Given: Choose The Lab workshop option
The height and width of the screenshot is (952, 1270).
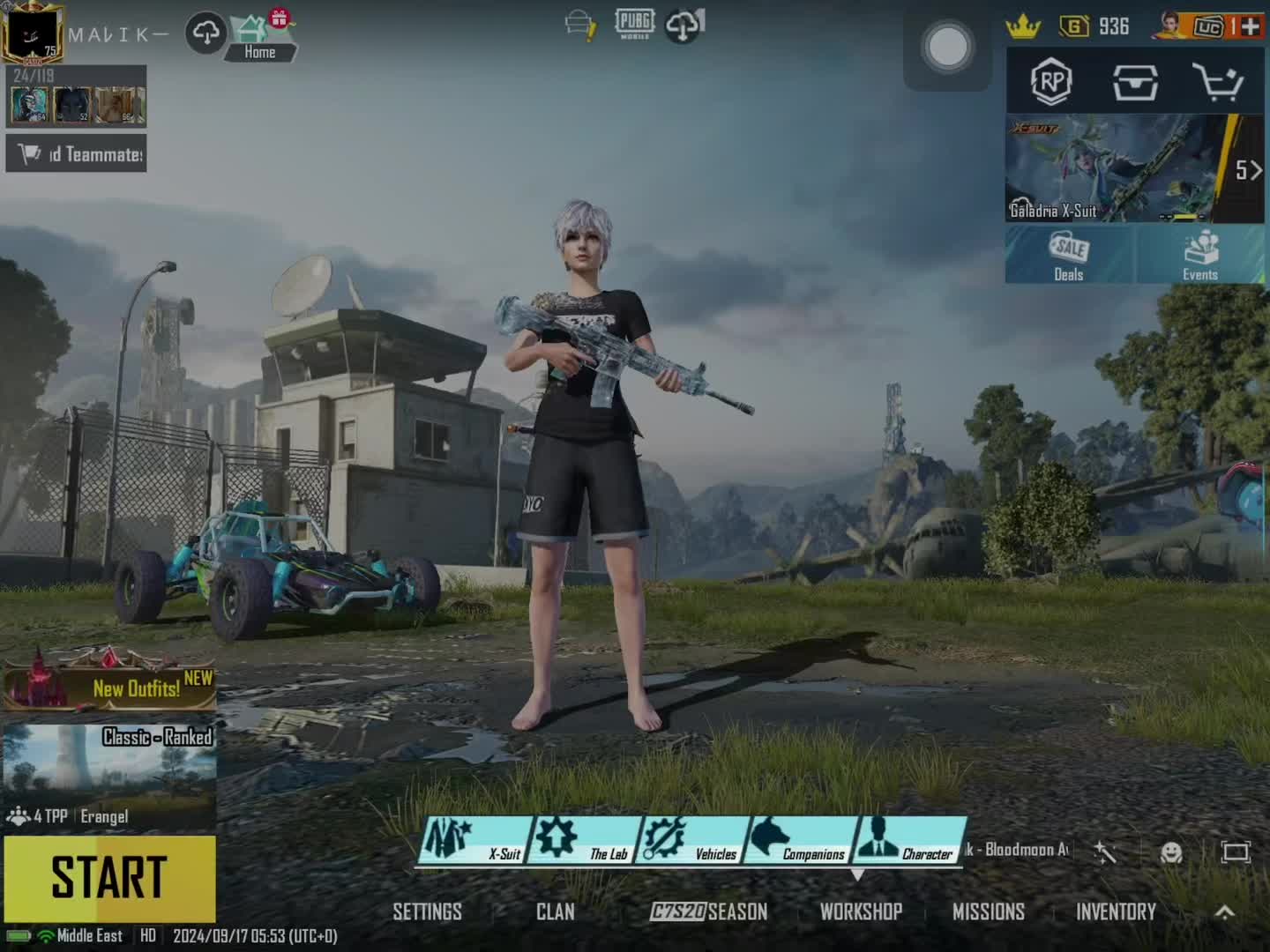Looking at the screenshot, I should (584, 840).
